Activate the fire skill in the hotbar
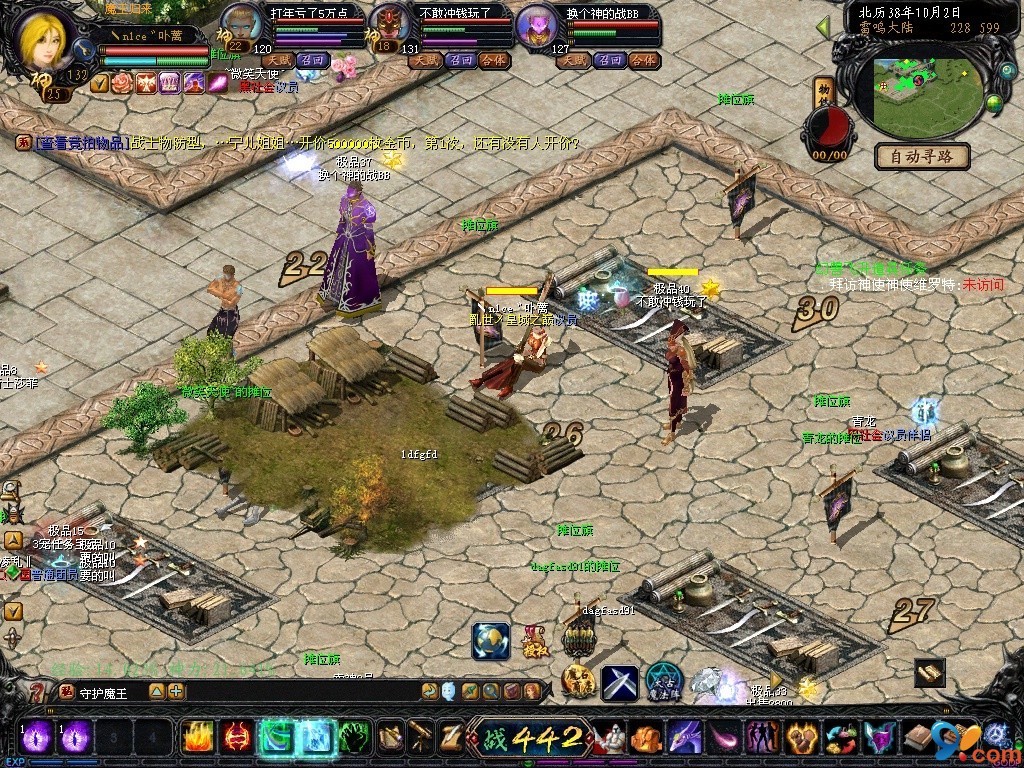This screenshot has width=1024, height=768. (198, 738)
